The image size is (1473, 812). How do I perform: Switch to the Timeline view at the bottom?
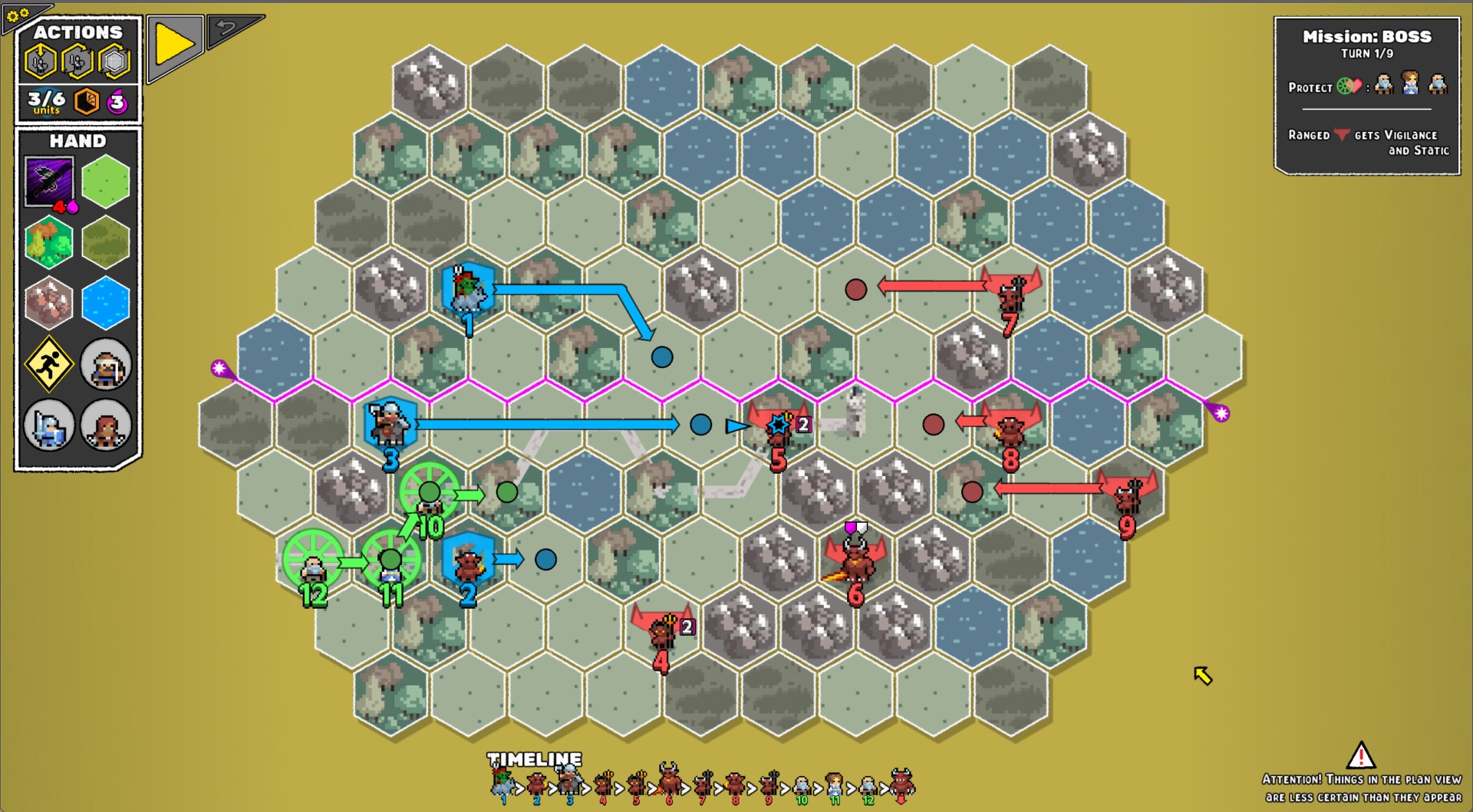click(x=535, y=761)
